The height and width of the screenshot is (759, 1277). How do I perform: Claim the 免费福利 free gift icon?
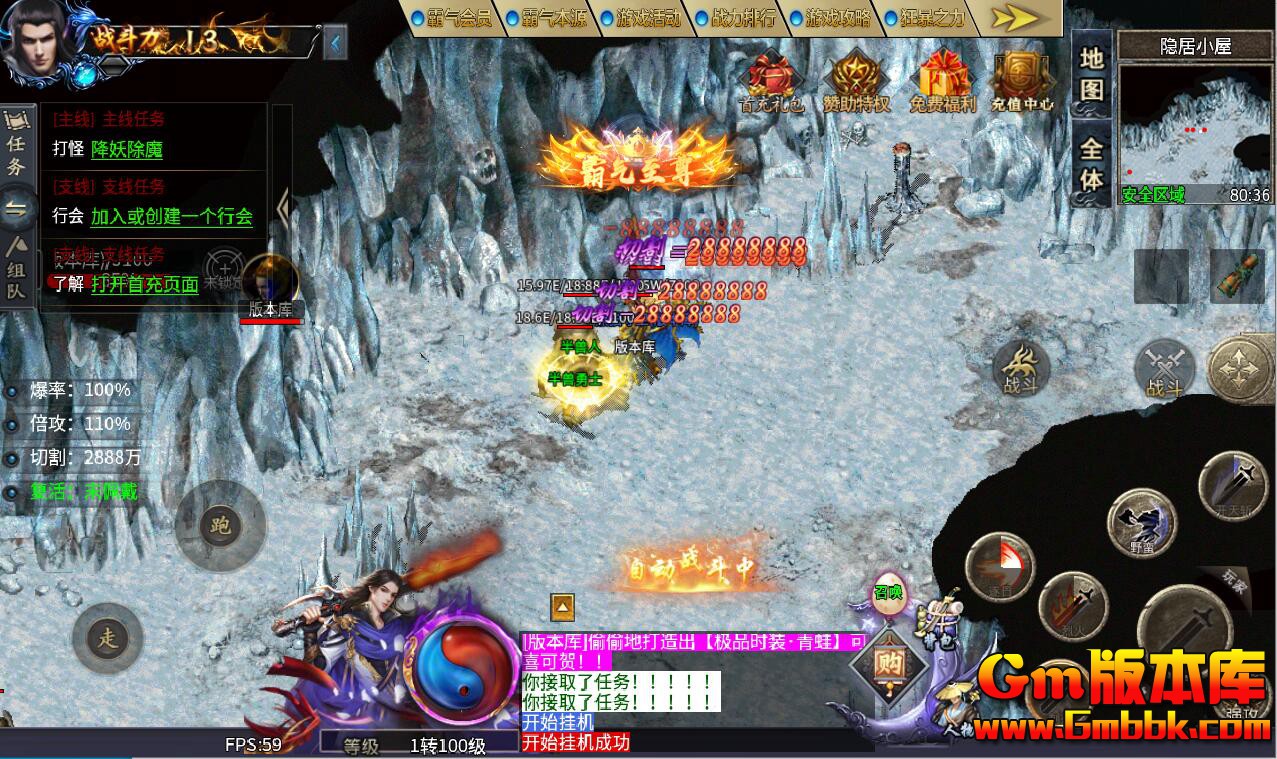[x=940, y=79]
